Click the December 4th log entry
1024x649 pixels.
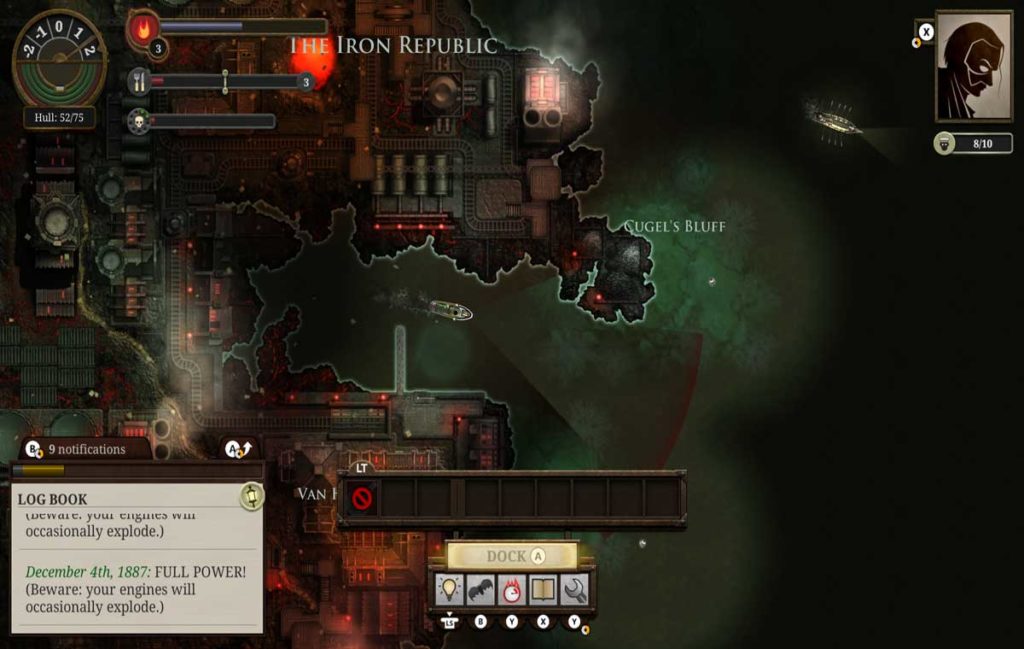[136, 589]
